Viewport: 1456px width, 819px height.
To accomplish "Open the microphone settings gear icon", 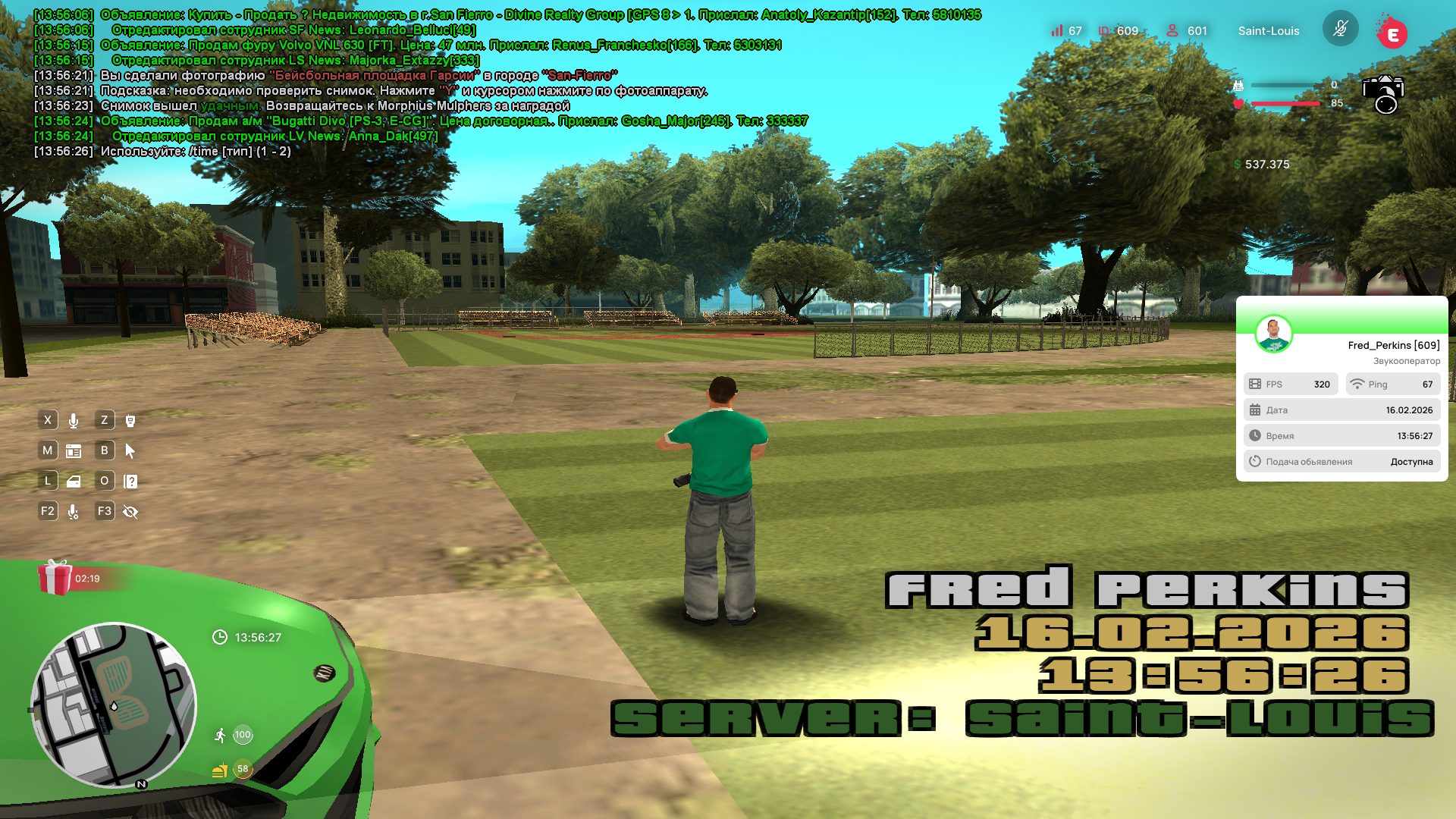I will tap(74, 512).
